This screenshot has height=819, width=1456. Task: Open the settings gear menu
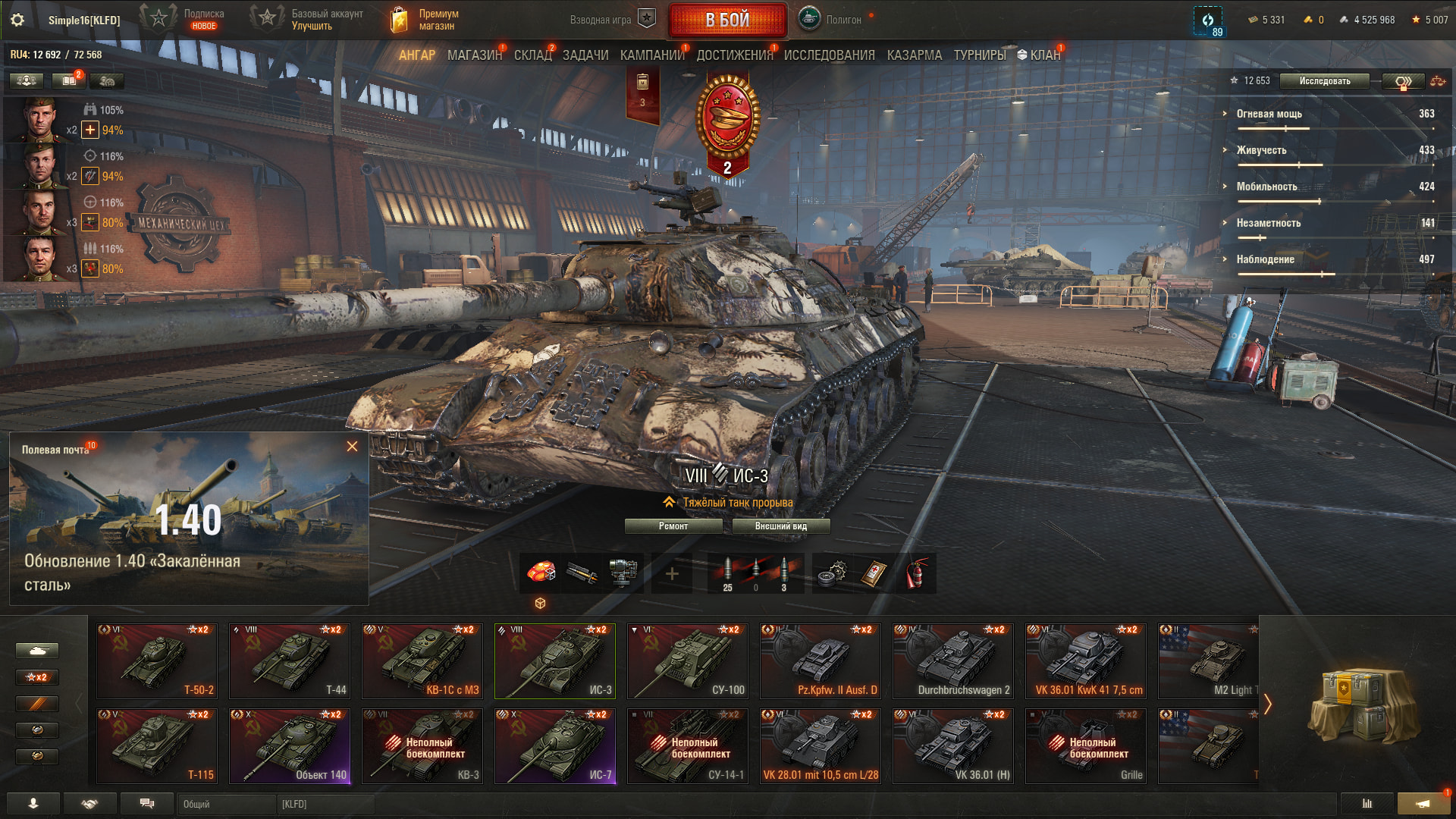click(x=17, y=20)
